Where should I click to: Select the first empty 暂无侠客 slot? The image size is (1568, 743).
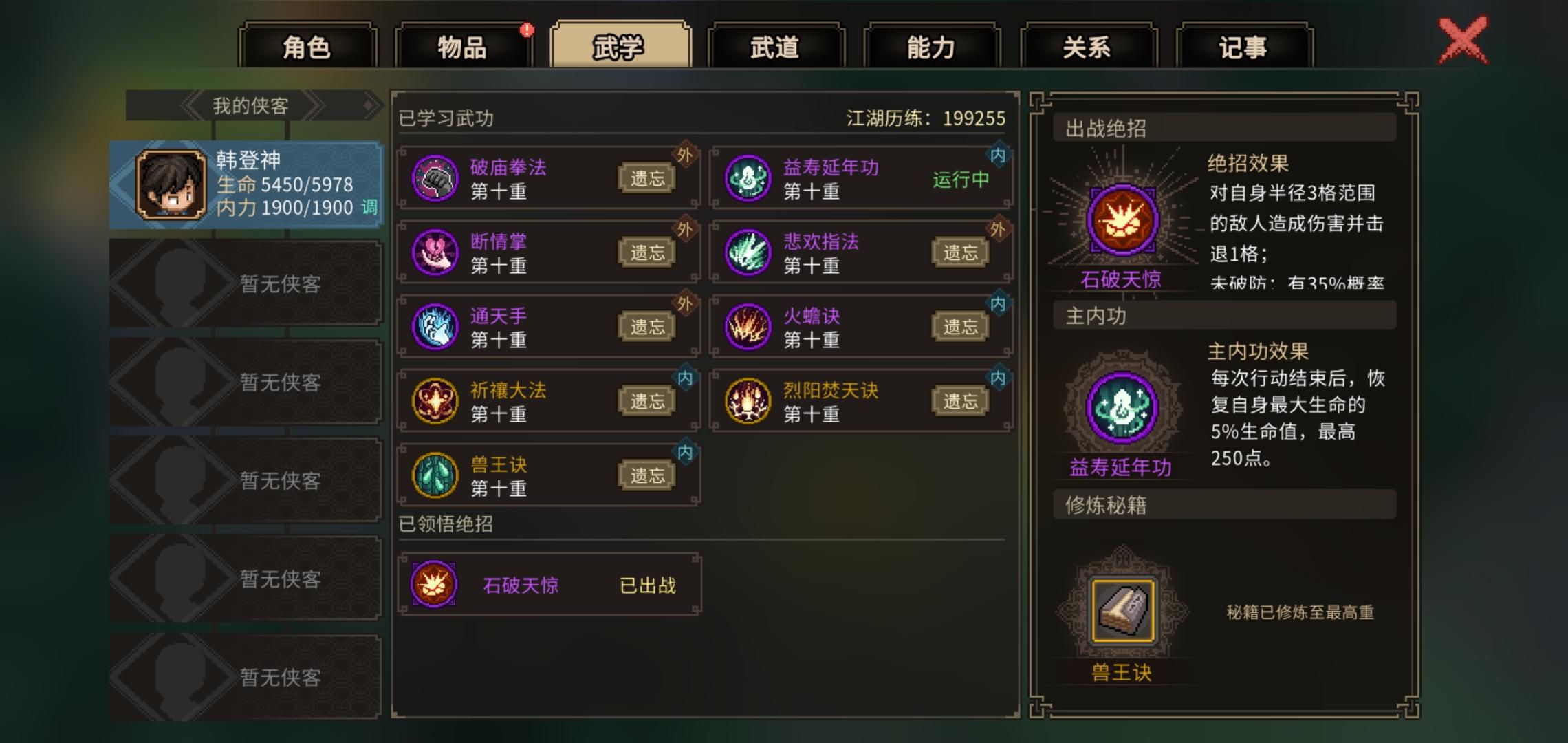[x=244, y=282]
